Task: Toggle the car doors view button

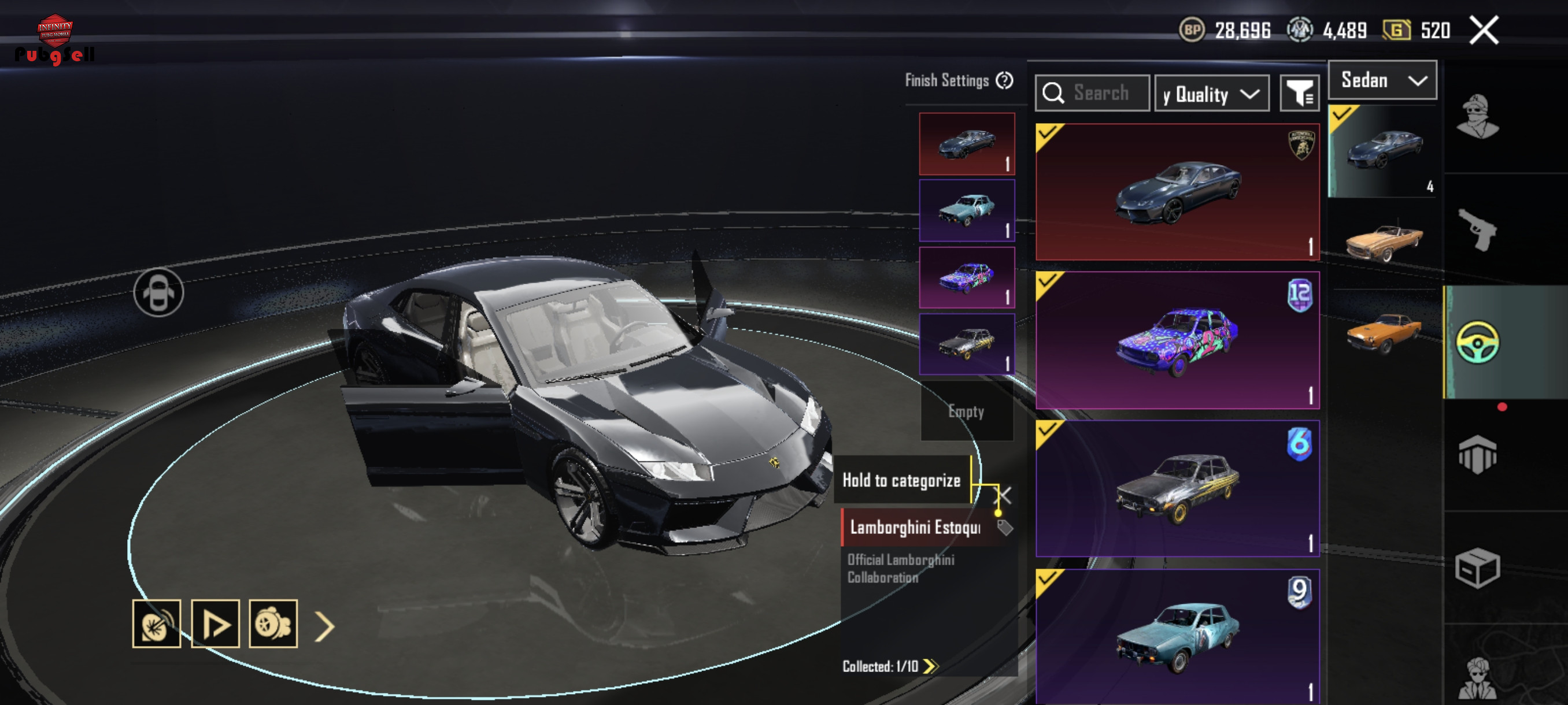Action: pyautogui.click(x=158, y=292)
